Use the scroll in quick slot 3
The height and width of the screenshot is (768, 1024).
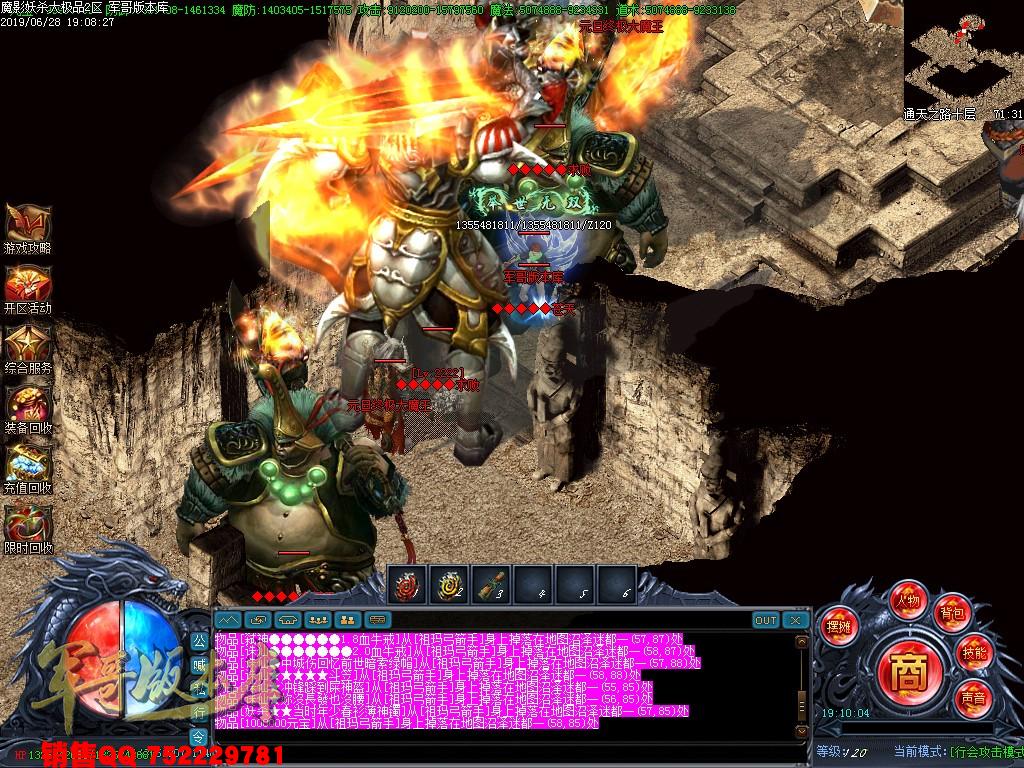pyautogui.click(x=491, y=585)
